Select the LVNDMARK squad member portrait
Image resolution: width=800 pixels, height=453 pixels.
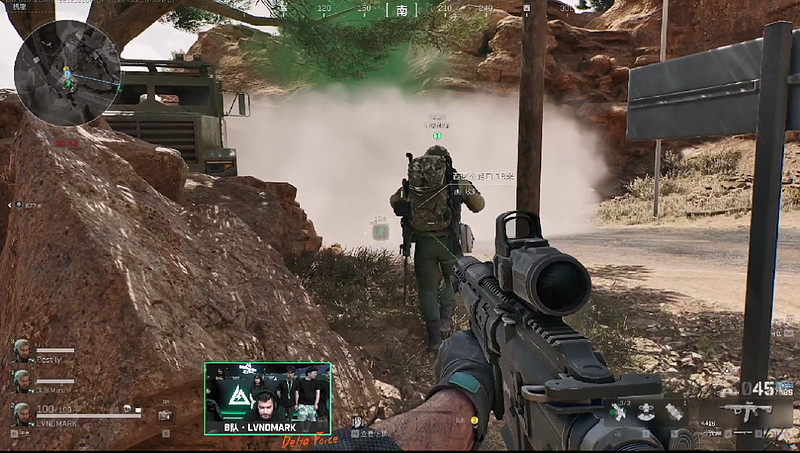pos(21,412)
